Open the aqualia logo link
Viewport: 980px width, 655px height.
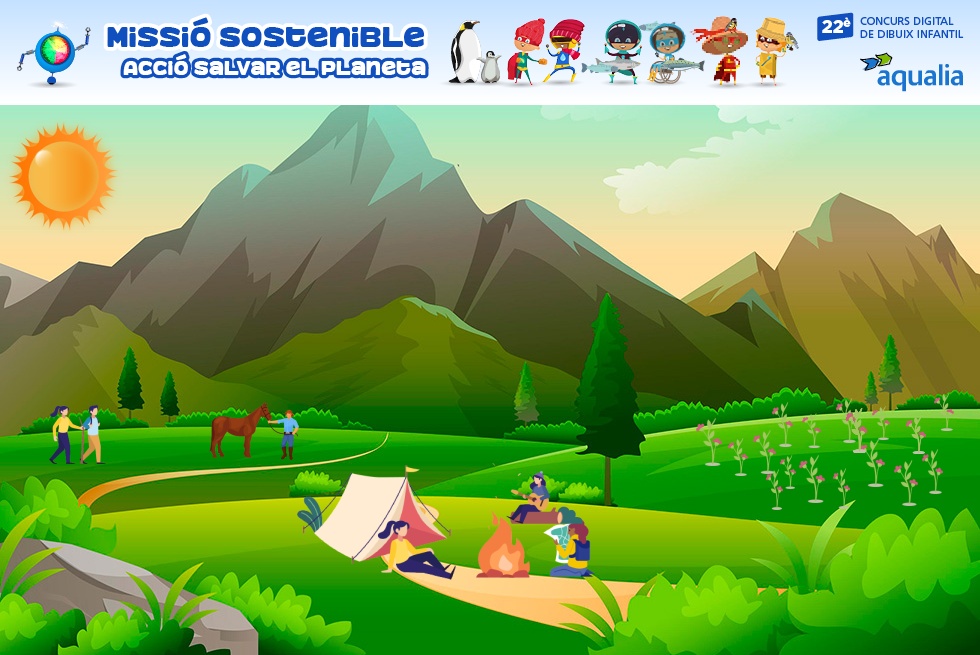point(910,71)
